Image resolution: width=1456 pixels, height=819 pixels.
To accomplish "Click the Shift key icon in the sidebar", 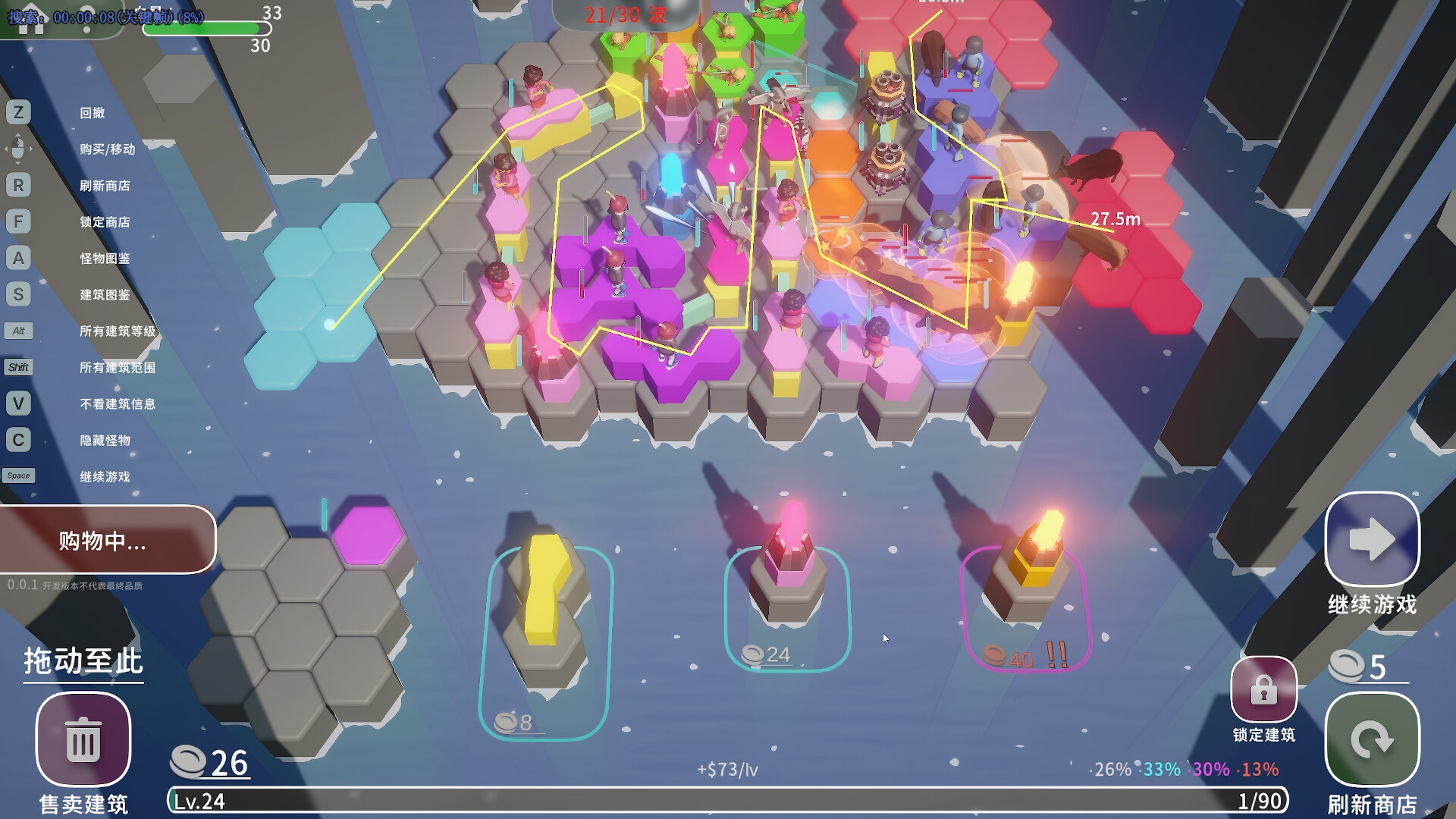I will click(19, 367).
